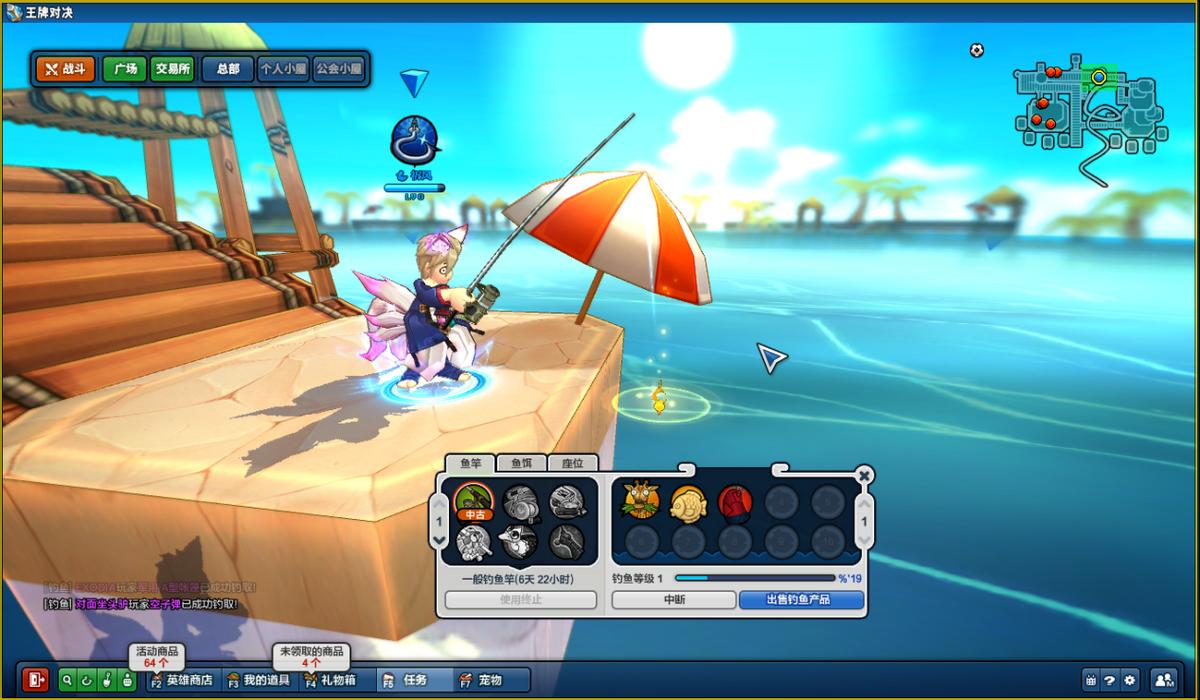Sell fish with 出售钓鱼产品 button
The image size is (1200, 700).
click(x=800, y=600)
